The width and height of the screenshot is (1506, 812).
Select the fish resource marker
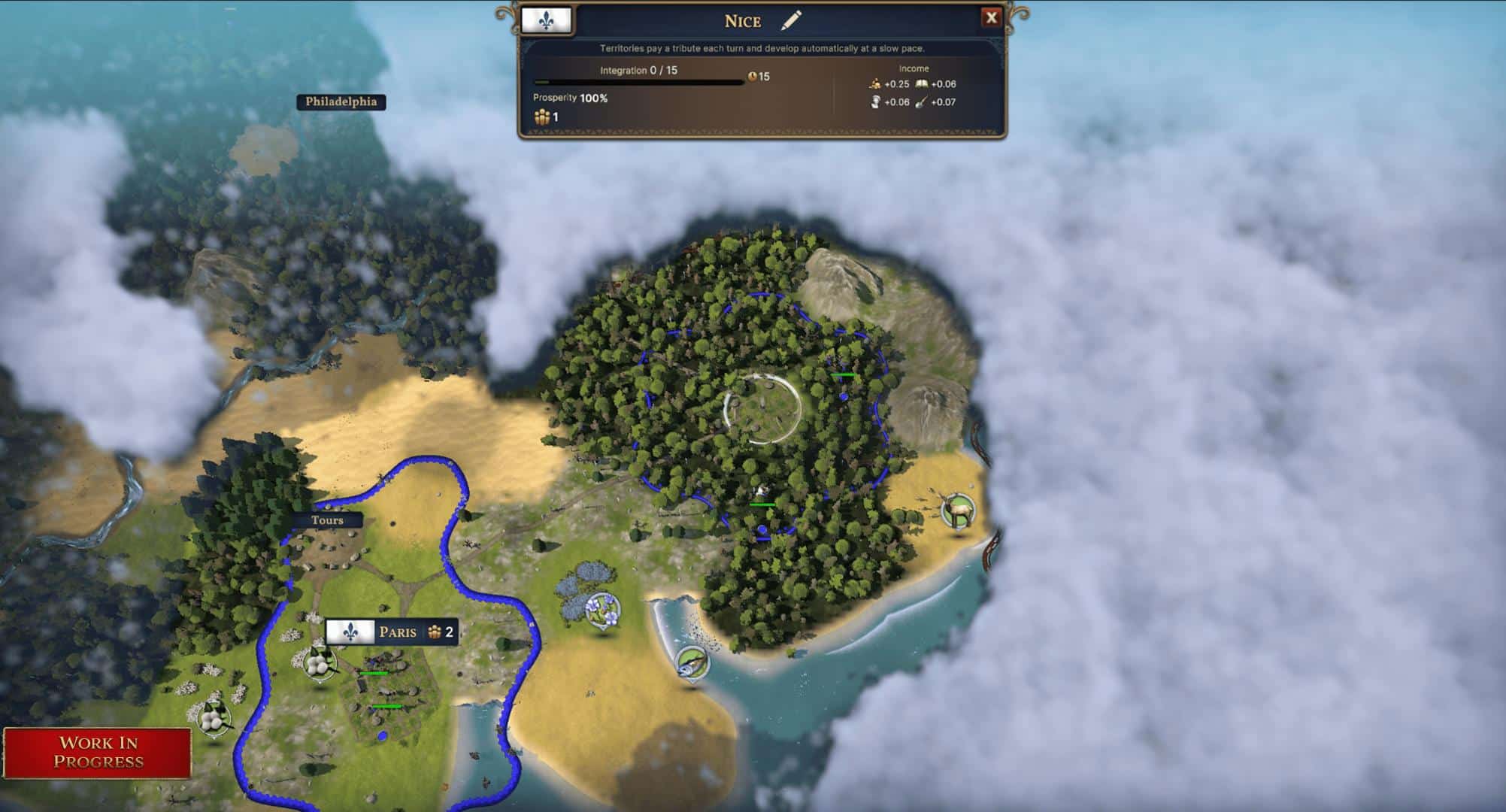pyautogui.click(x=691, y=663)
